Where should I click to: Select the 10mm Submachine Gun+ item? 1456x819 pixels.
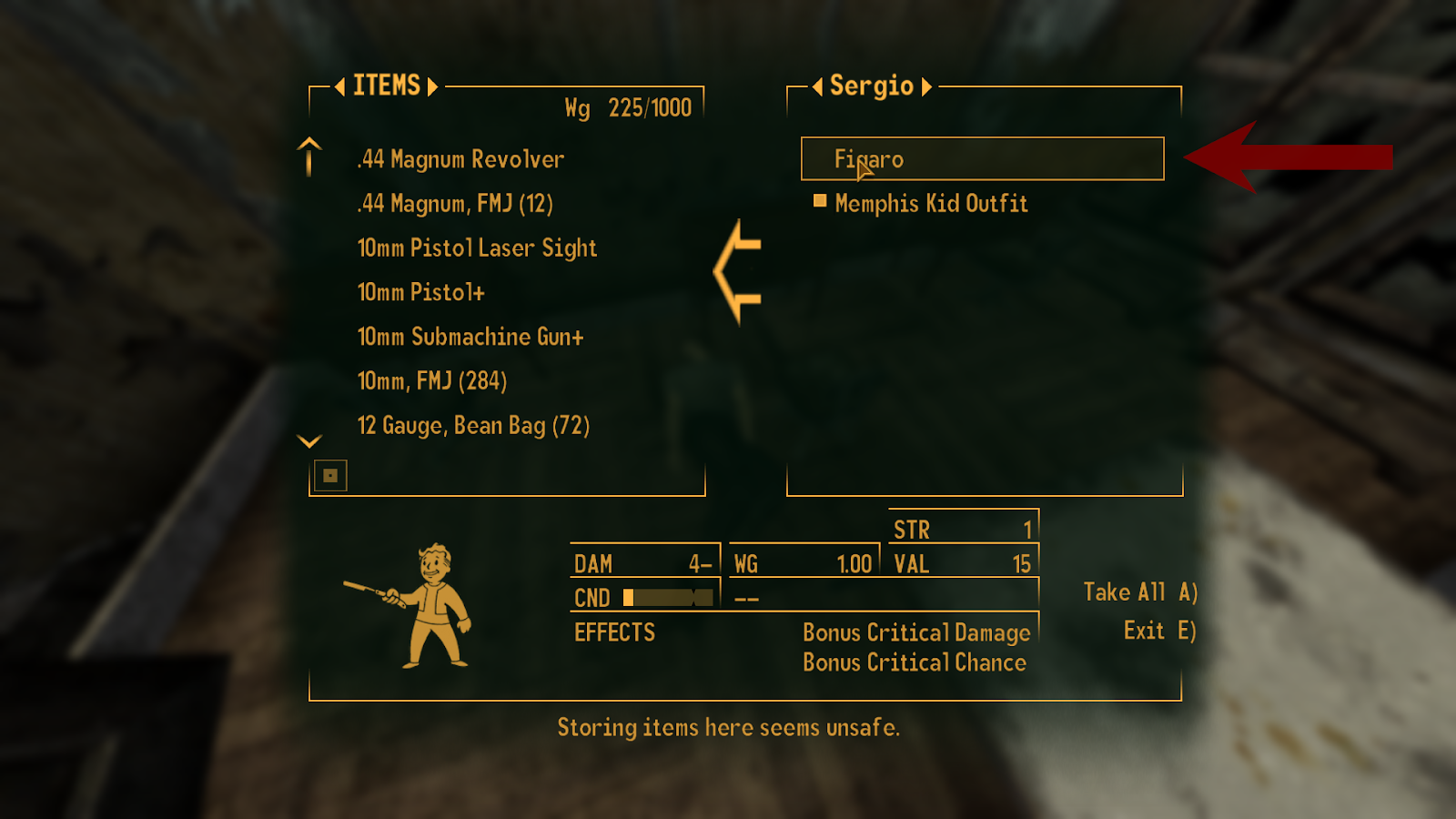click(x=471, y=336)
